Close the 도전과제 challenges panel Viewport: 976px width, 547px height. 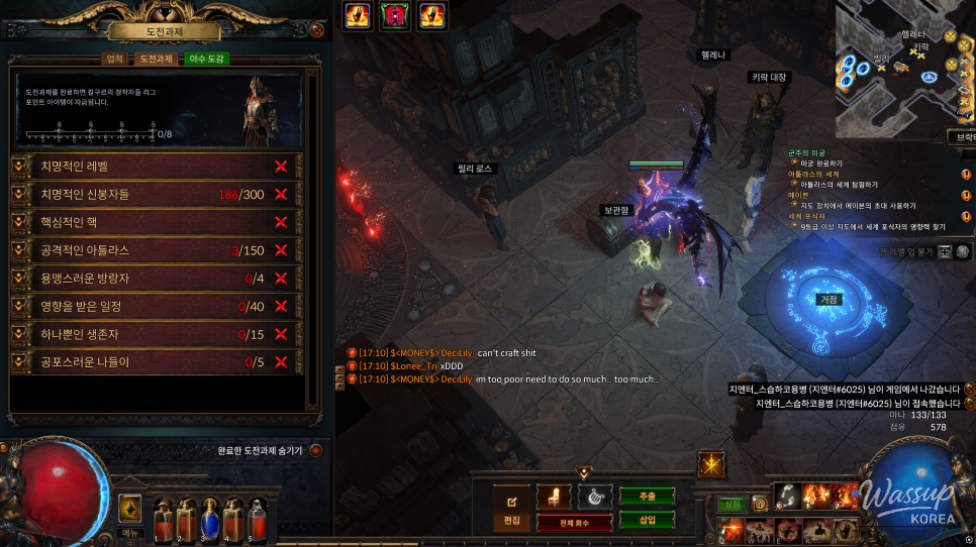317,30
